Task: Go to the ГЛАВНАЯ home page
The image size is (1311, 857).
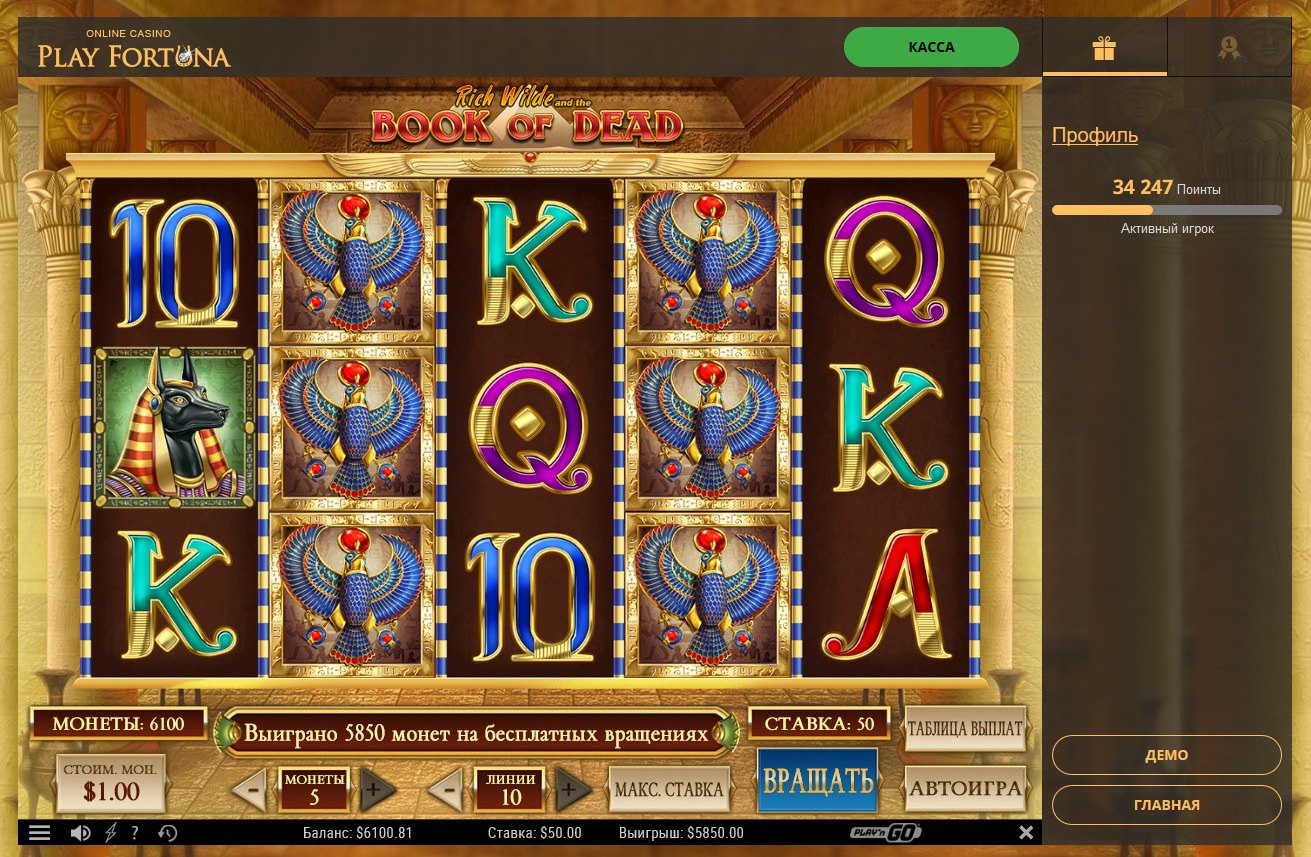Action: point(1166,805)
